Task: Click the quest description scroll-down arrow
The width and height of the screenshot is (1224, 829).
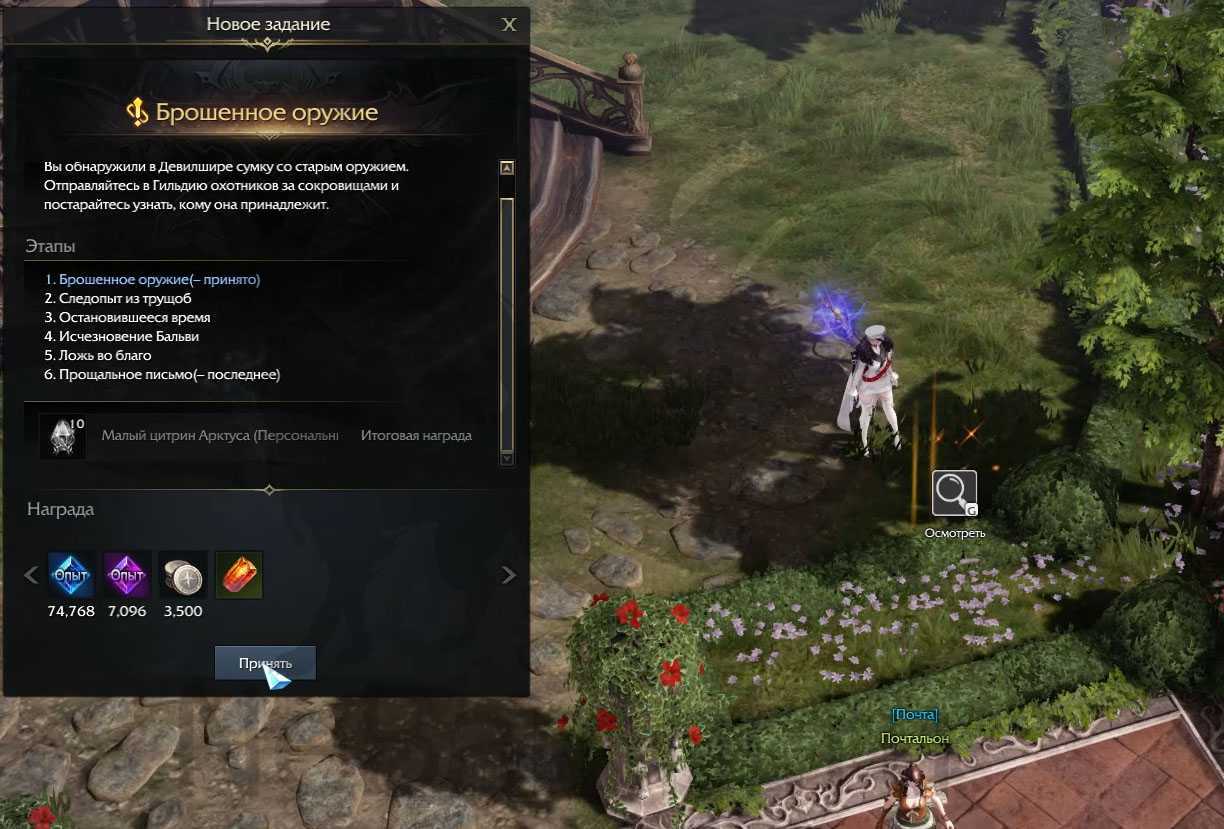Action: tap(507, 457)
